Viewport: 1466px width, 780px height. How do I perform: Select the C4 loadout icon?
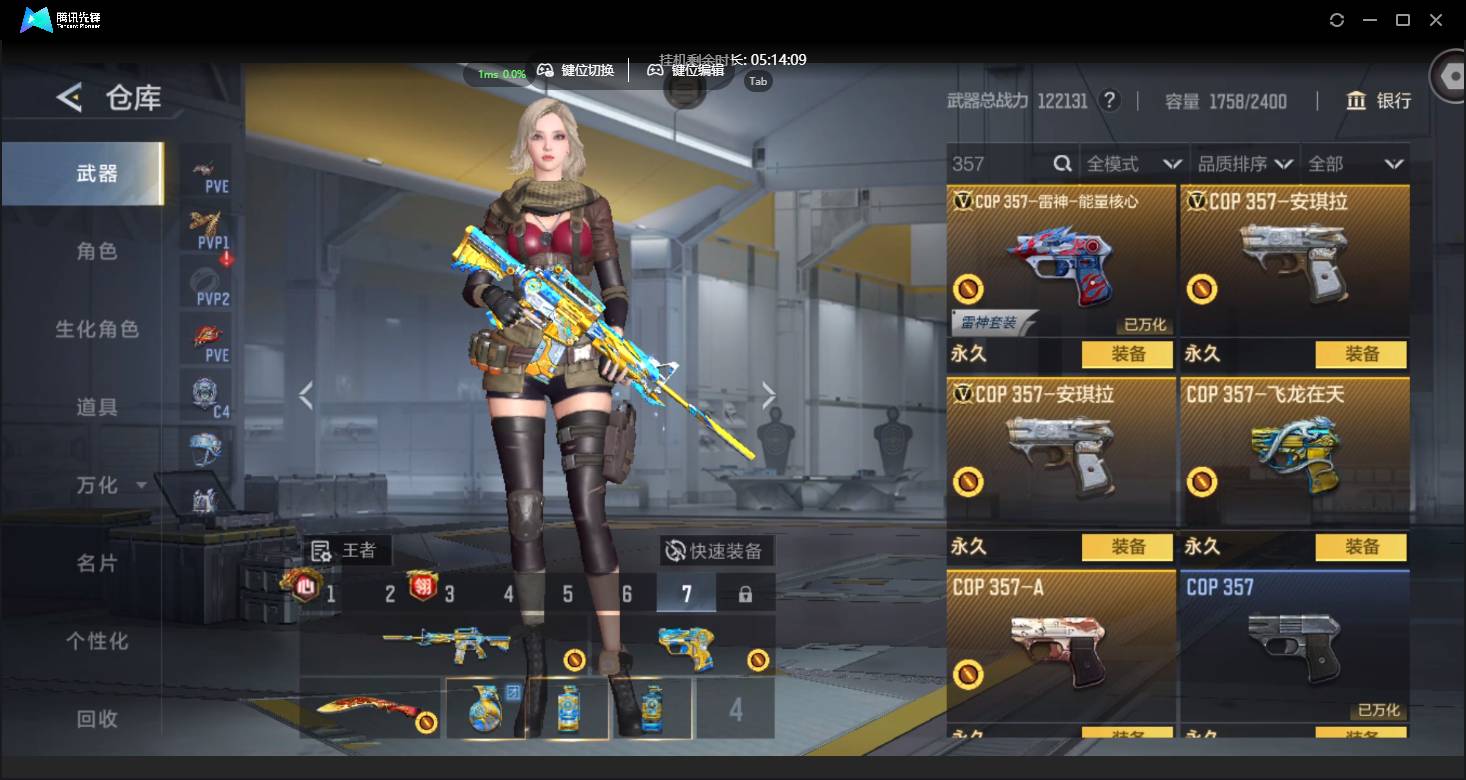(207, 397)
